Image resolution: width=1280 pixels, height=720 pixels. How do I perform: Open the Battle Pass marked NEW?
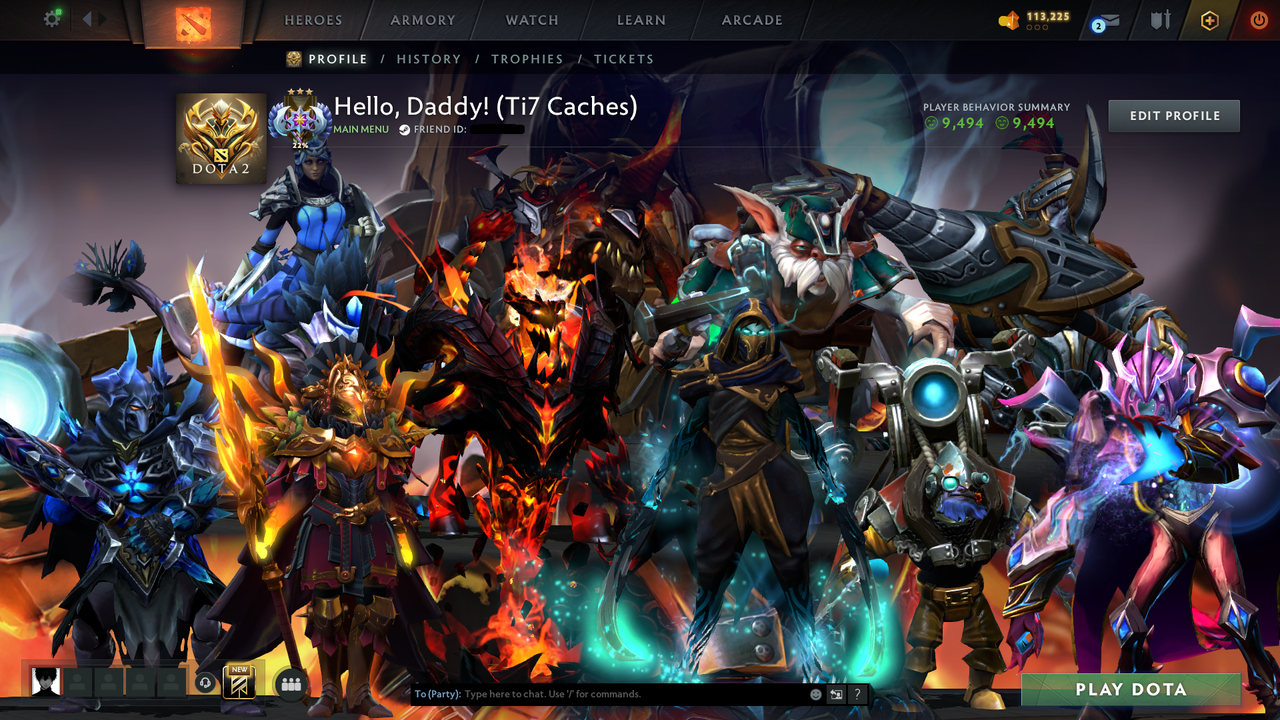(x=239, y=684)
